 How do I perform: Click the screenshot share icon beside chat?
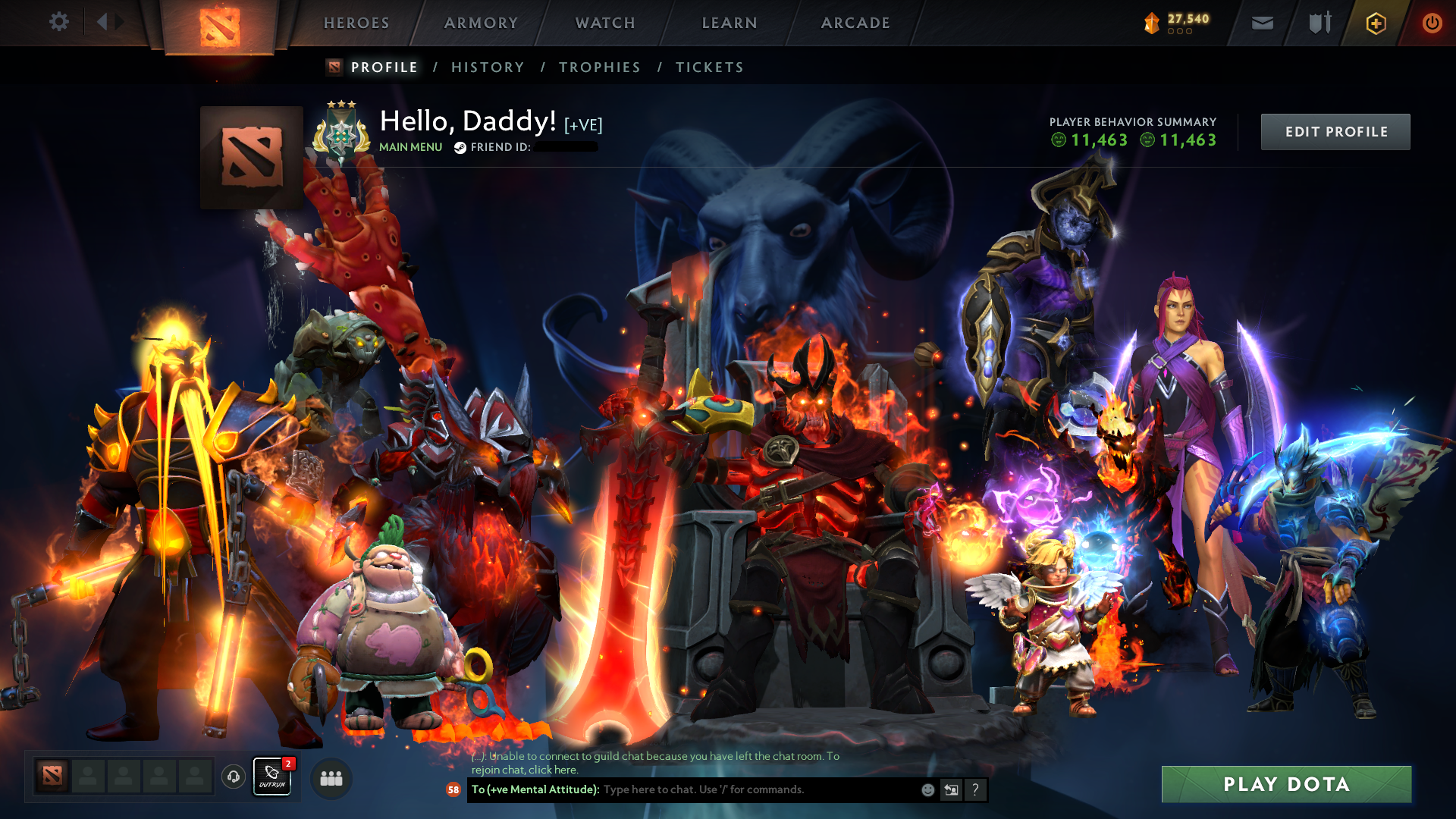951,789
